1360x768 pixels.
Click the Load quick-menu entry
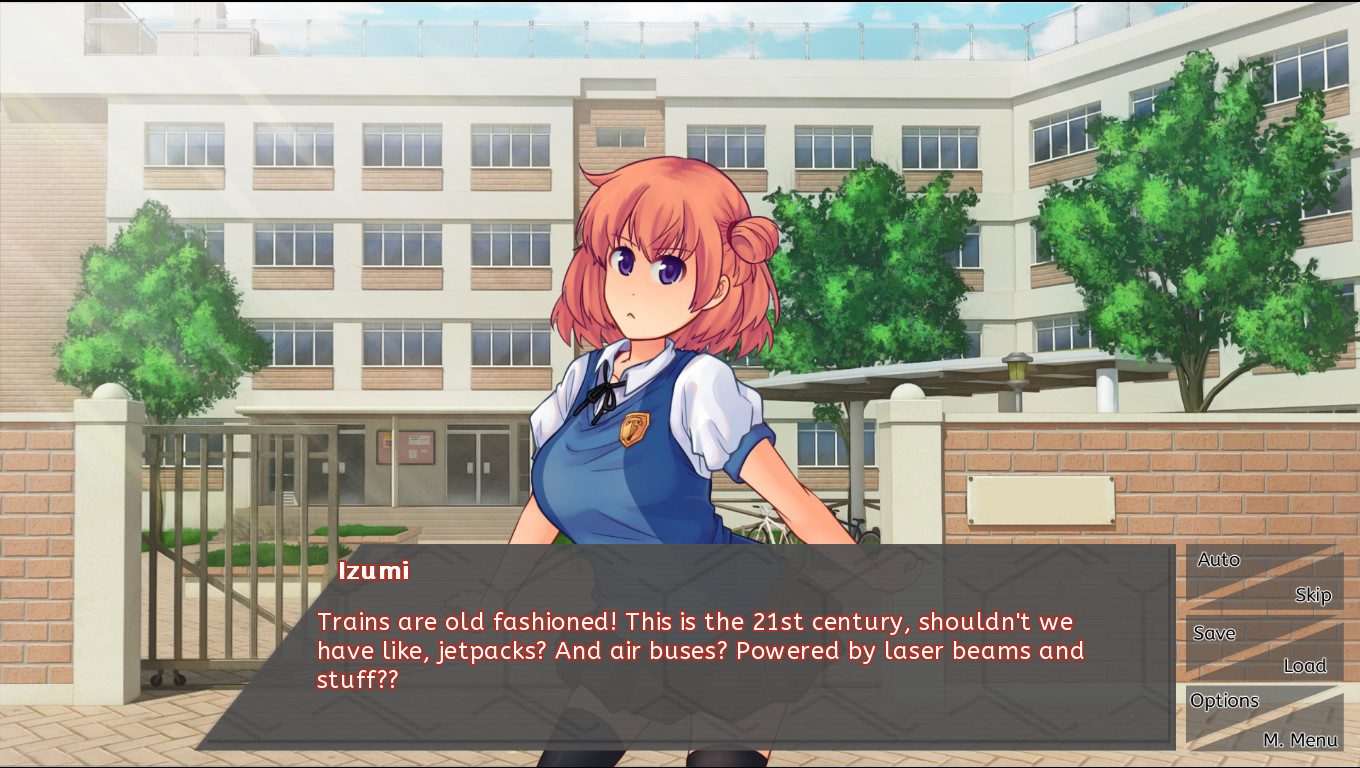[x=1305, y=665]
